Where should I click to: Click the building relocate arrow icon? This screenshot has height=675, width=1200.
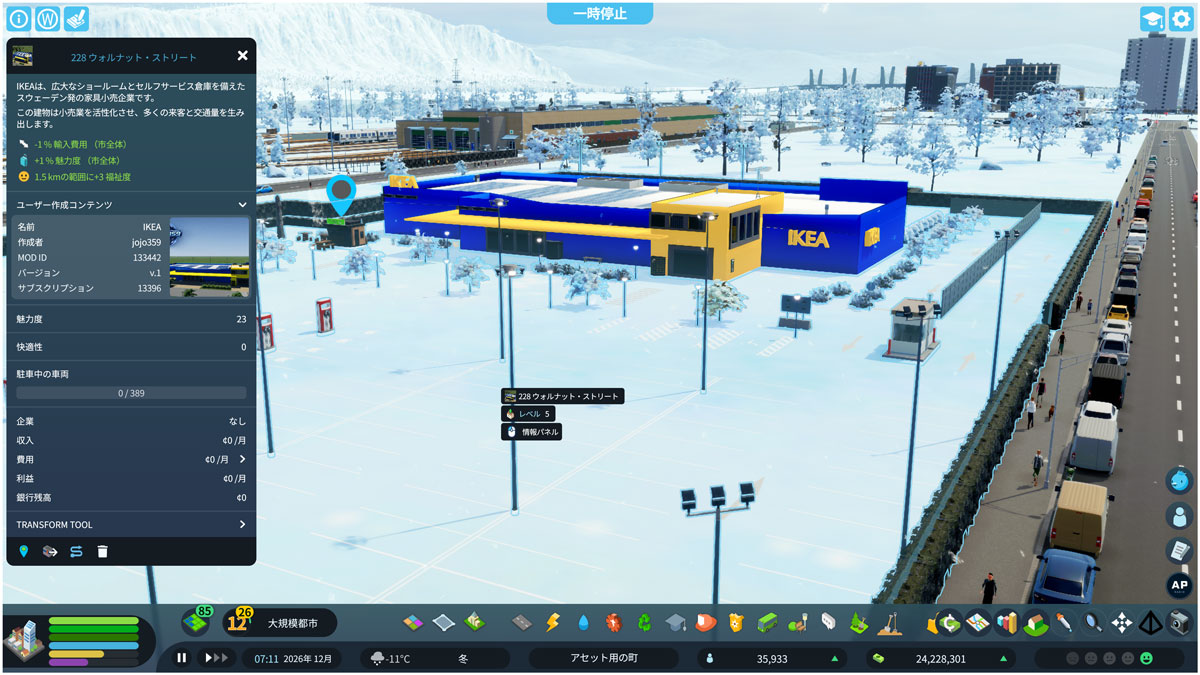click(x=50, y=551)
